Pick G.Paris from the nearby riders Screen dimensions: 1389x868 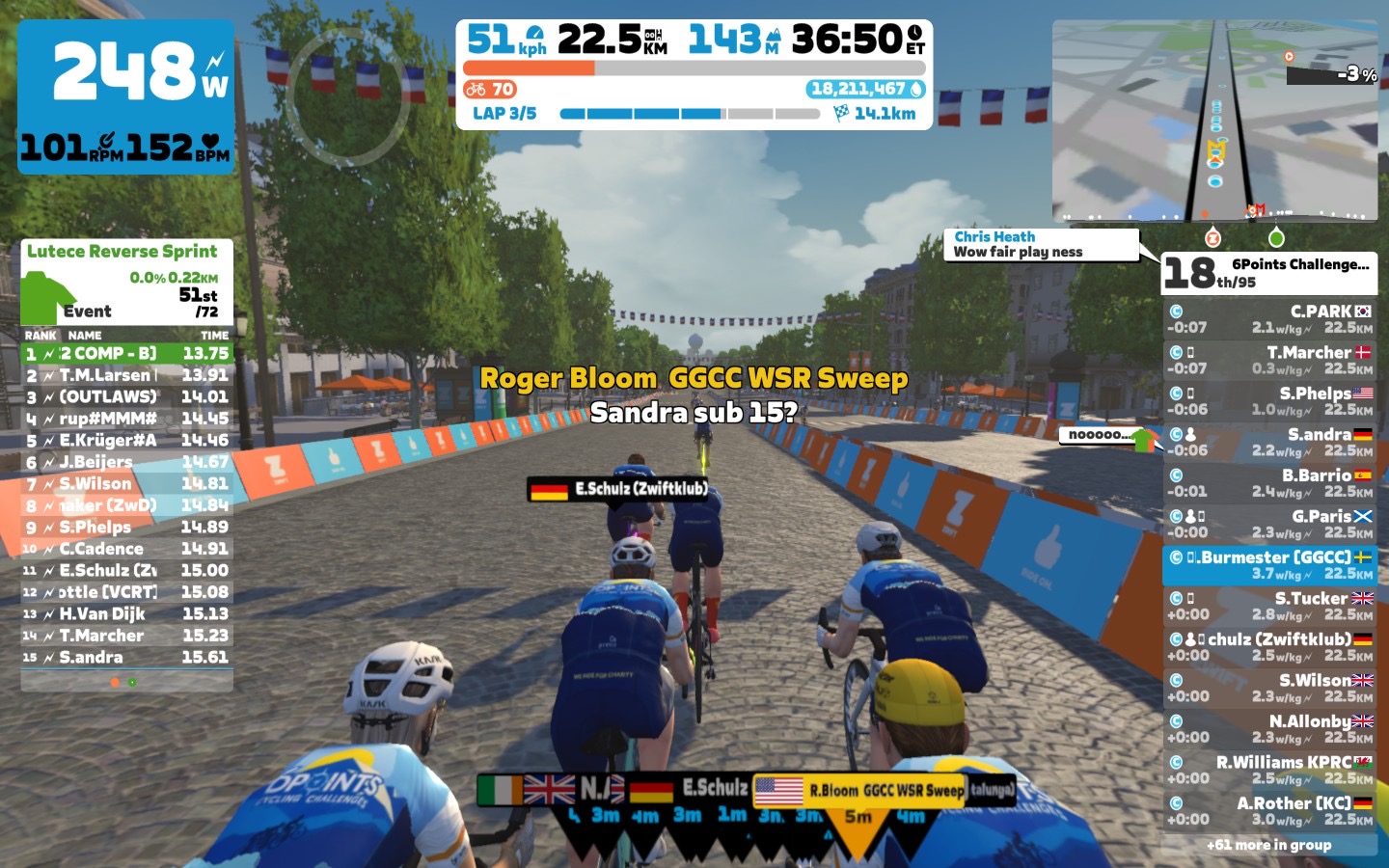tap(1269, 524)
